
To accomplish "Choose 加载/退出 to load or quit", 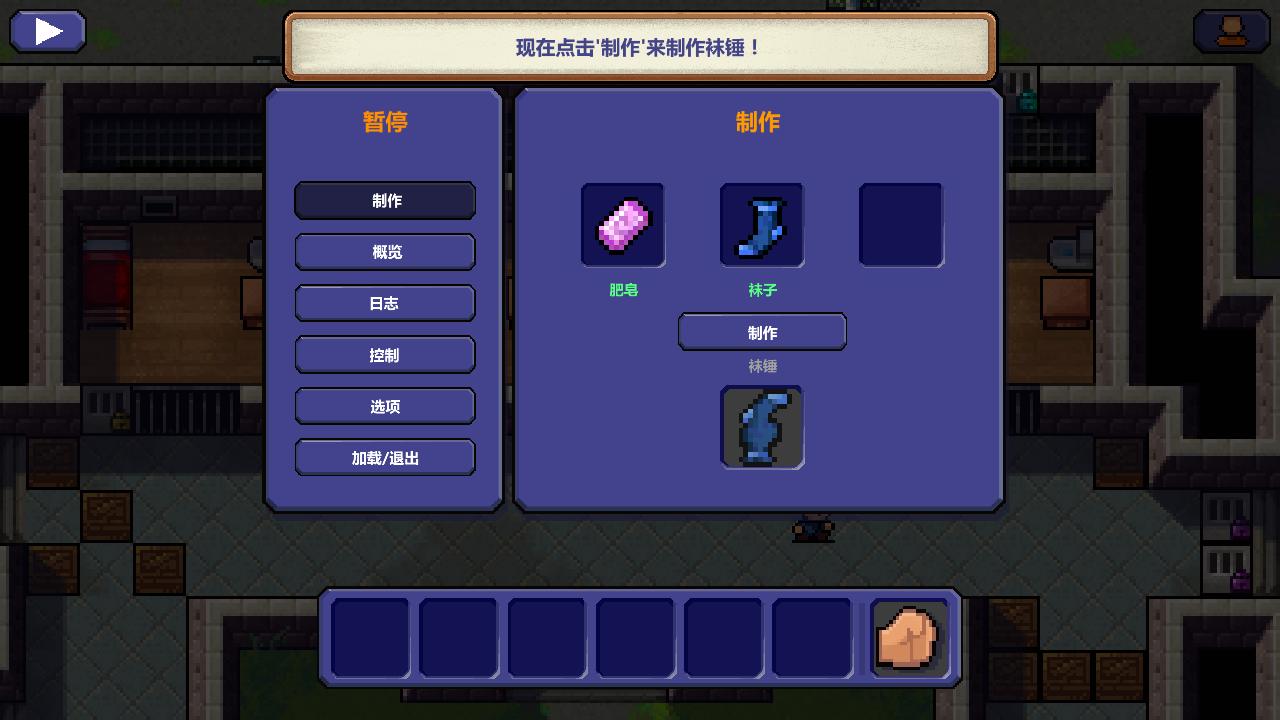I will [385, 458].
